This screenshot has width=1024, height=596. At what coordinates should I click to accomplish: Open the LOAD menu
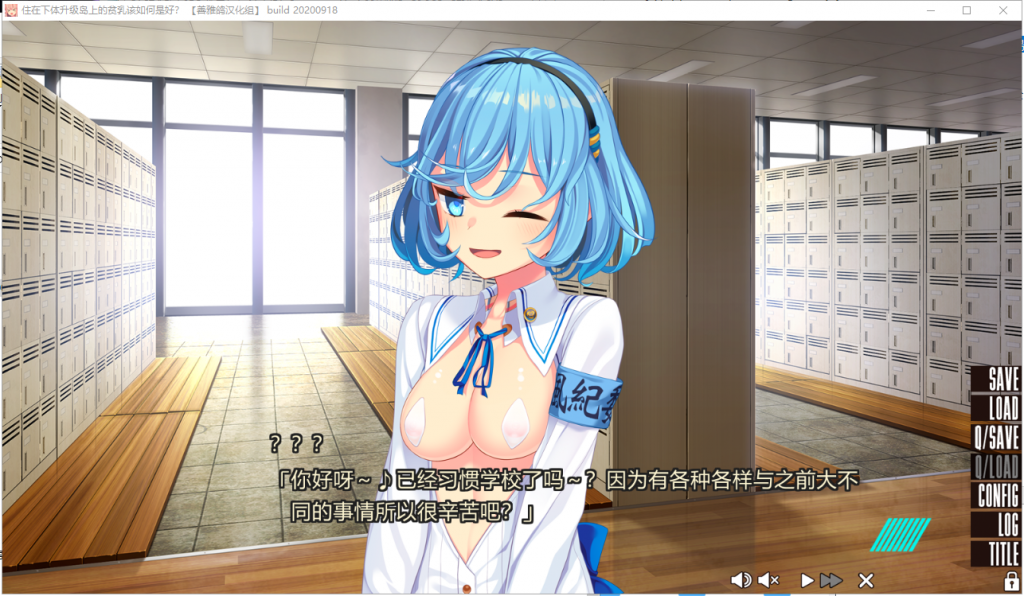[1002, 408]
